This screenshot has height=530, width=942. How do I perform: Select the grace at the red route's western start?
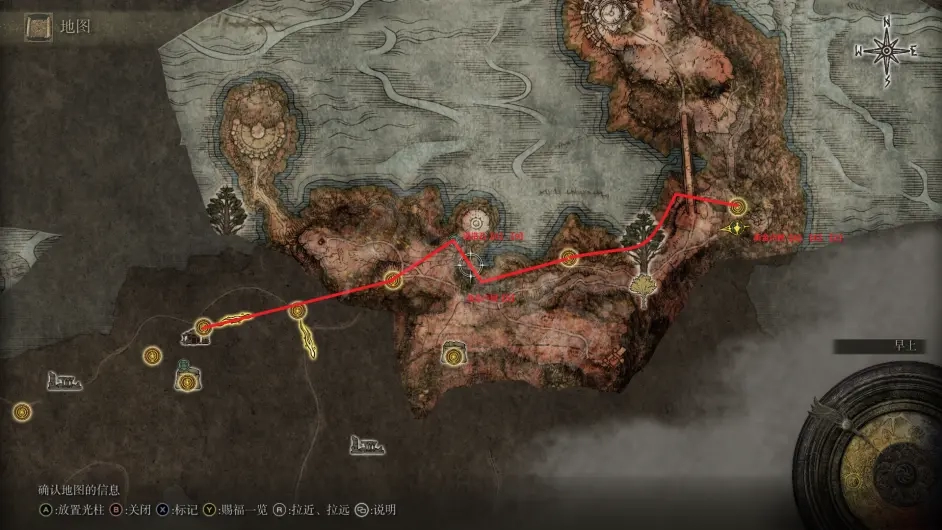[204, 325]
